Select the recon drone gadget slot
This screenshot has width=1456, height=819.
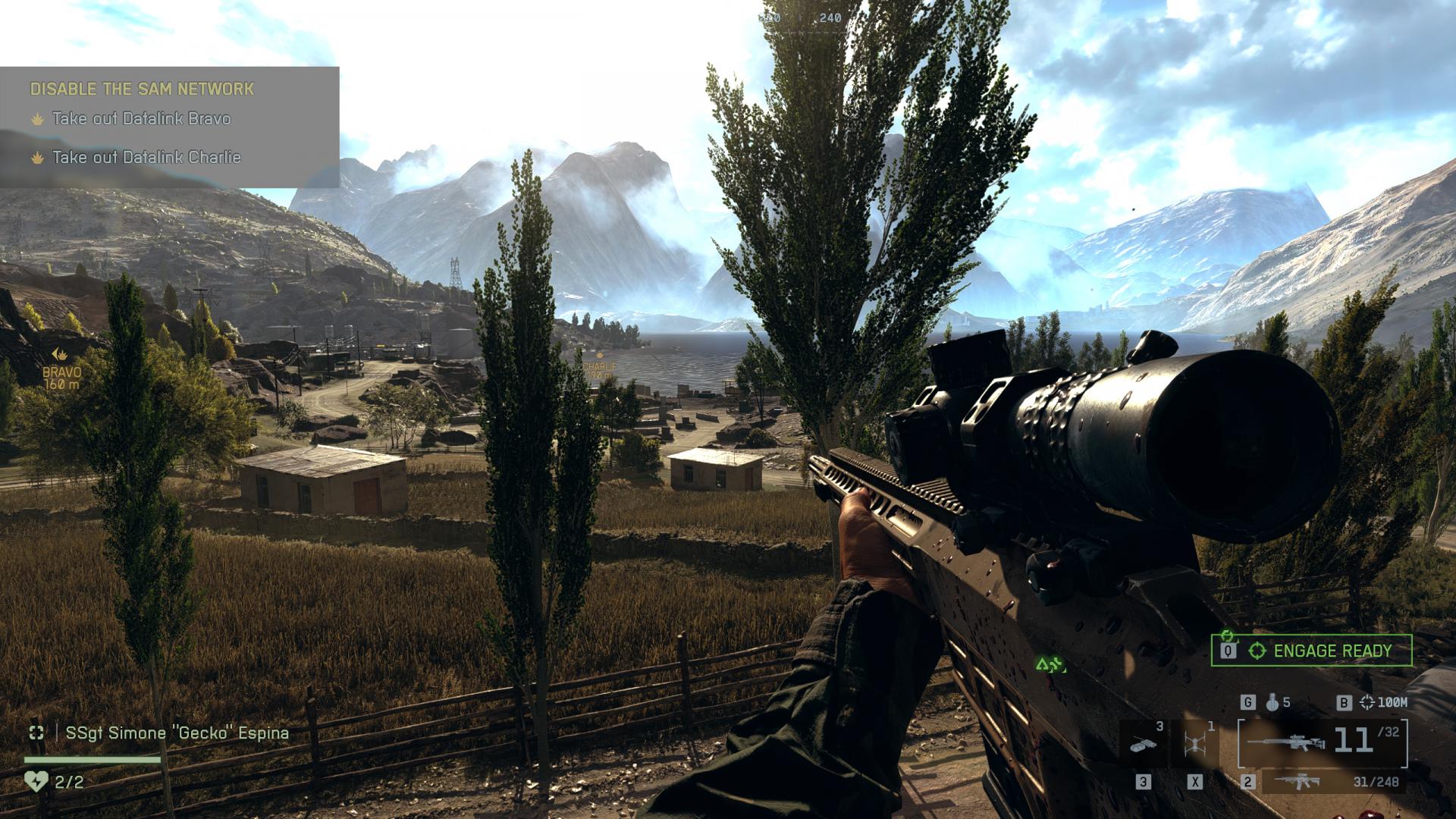1194,743
